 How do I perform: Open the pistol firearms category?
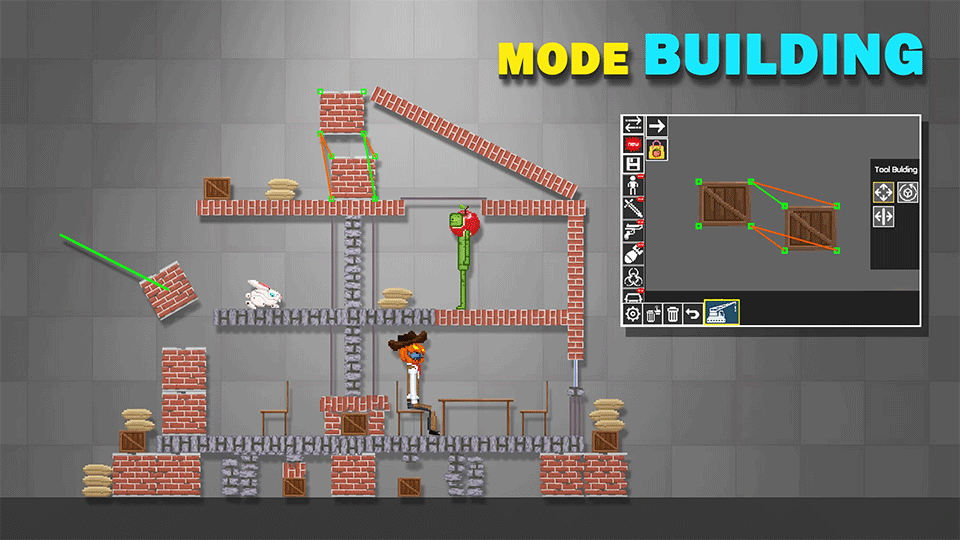coord(632,230)
